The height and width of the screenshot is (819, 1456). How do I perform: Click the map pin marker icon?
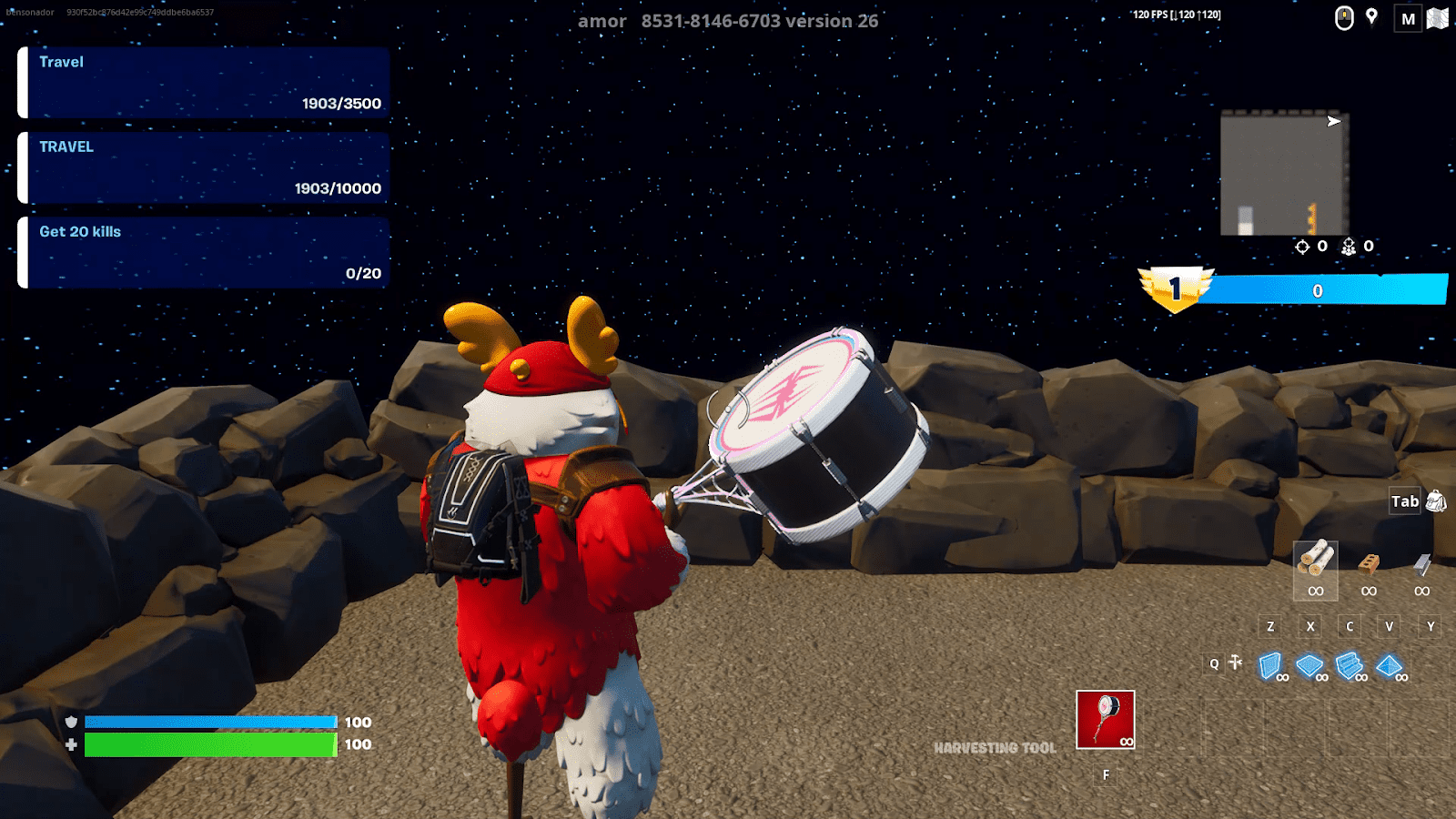click(1371, 17)
